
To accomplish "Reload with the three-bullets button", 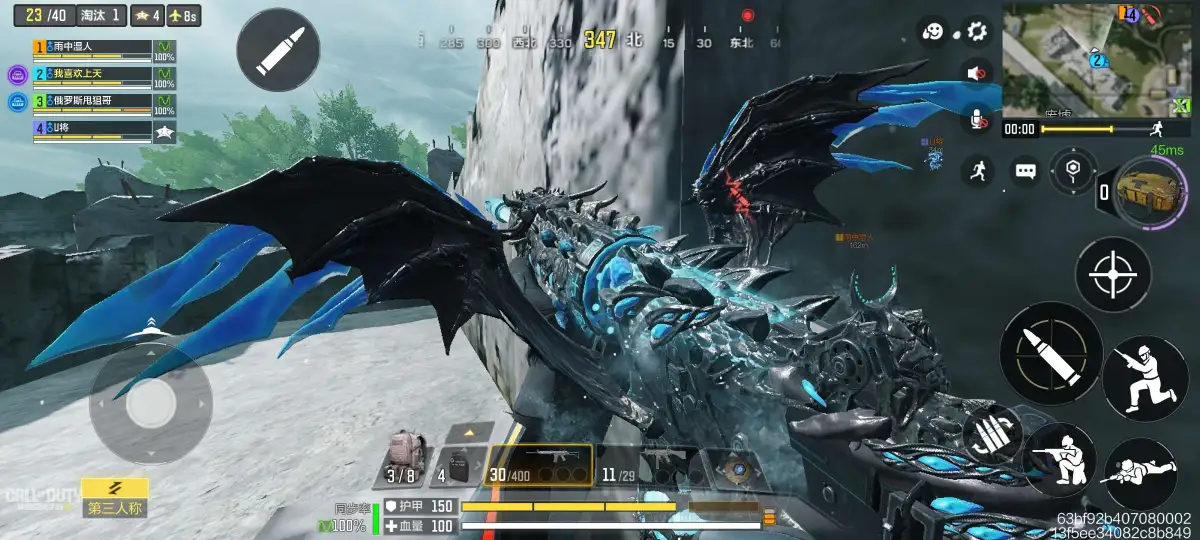I will tap(993, 433).
